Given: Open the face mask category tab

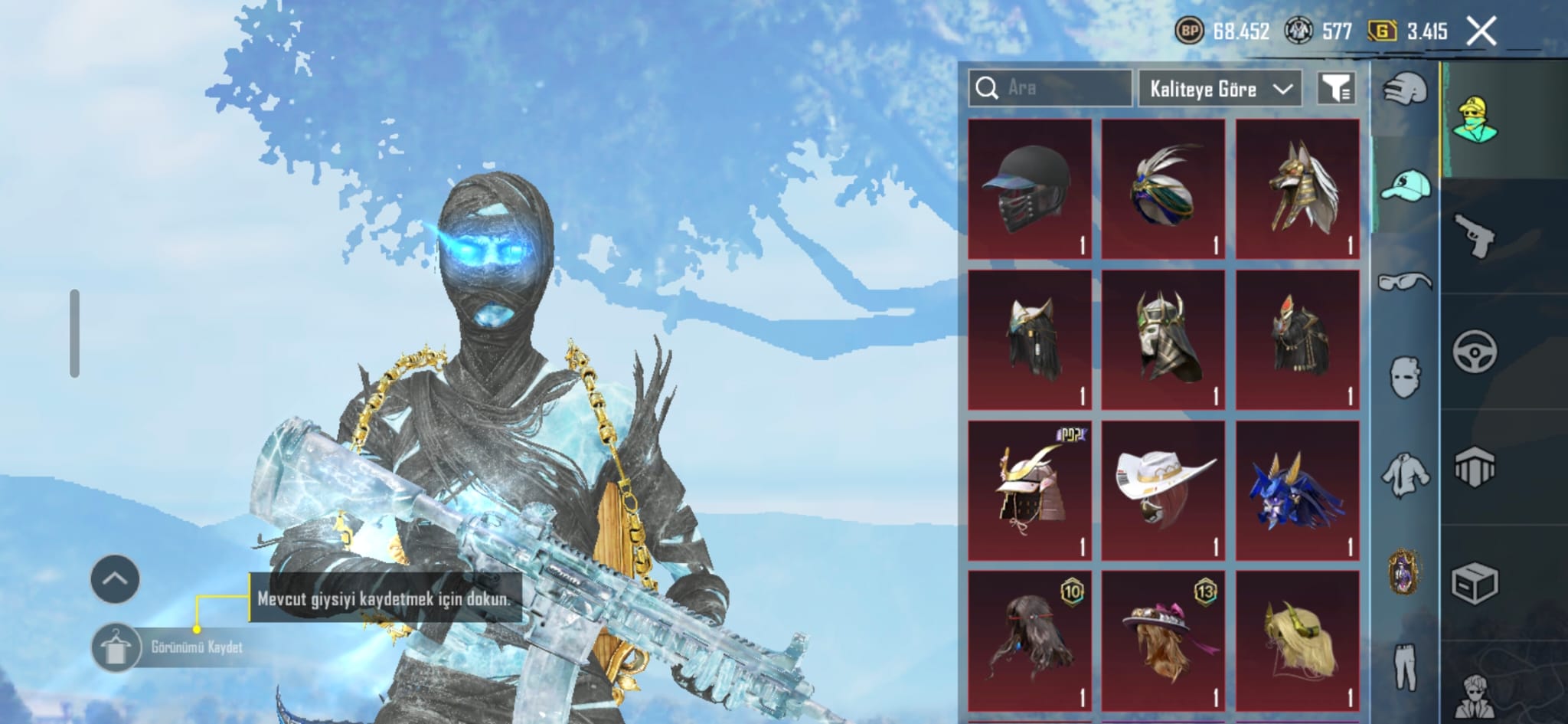Looking at the screenshot, I should (x=1405, y=377).
